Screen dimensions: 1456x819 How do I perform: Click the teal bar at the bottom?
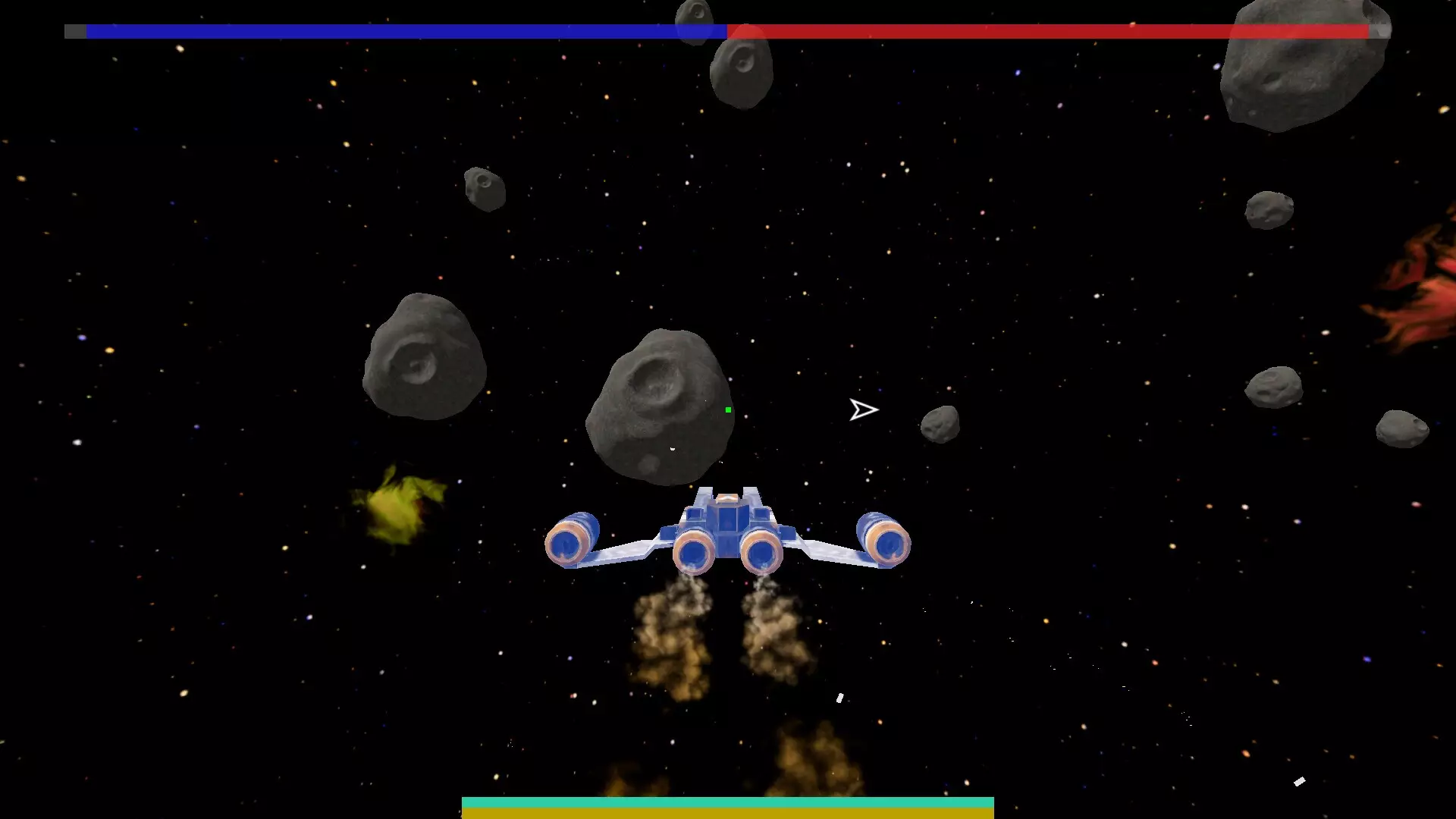[728, 800]
